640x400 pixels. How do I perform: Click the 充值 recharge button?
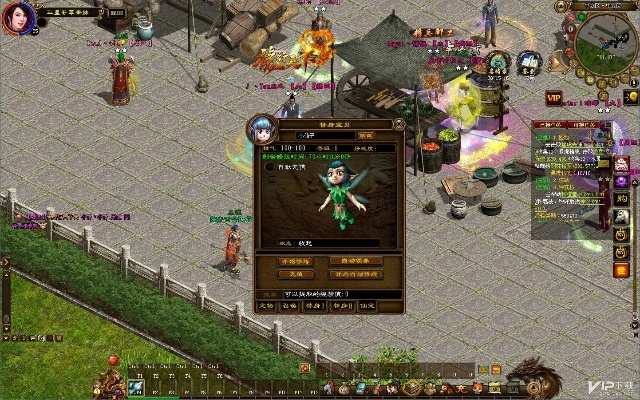tap(295, 274)
